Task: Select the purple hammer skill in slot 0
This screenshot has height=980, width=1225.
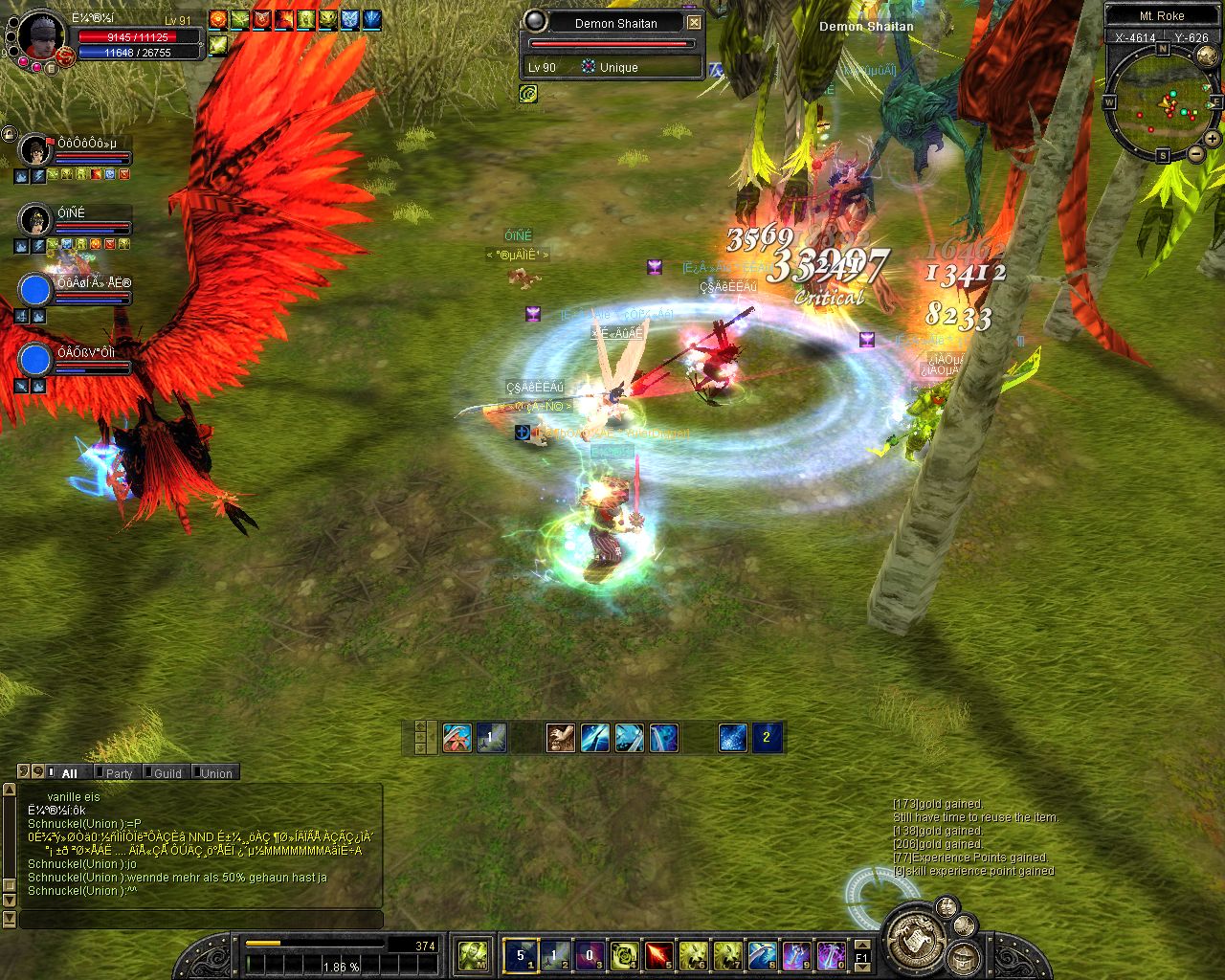Action: click(831, 954)
